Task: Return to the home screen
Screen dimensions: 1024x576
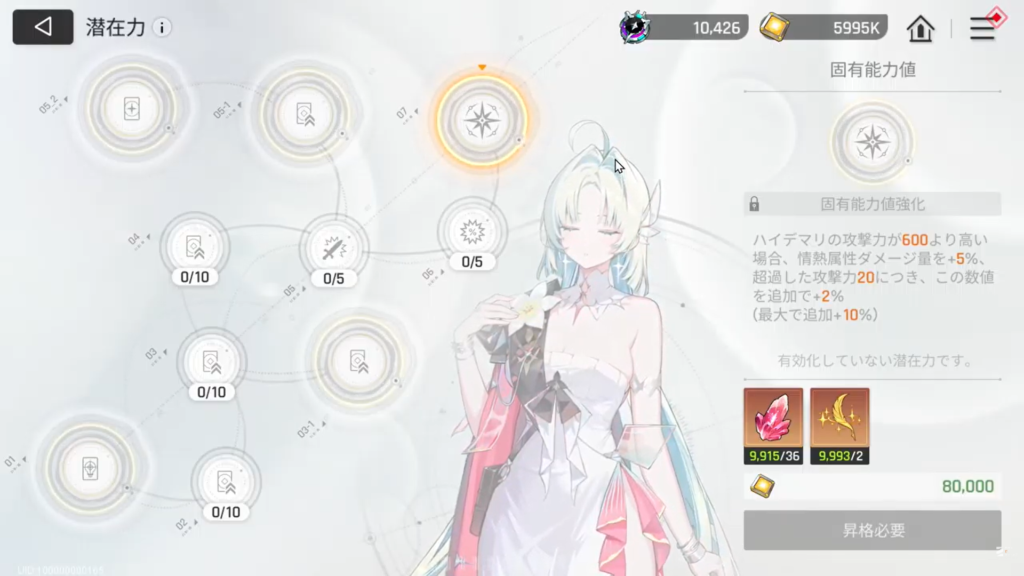Action: [920, 29]
